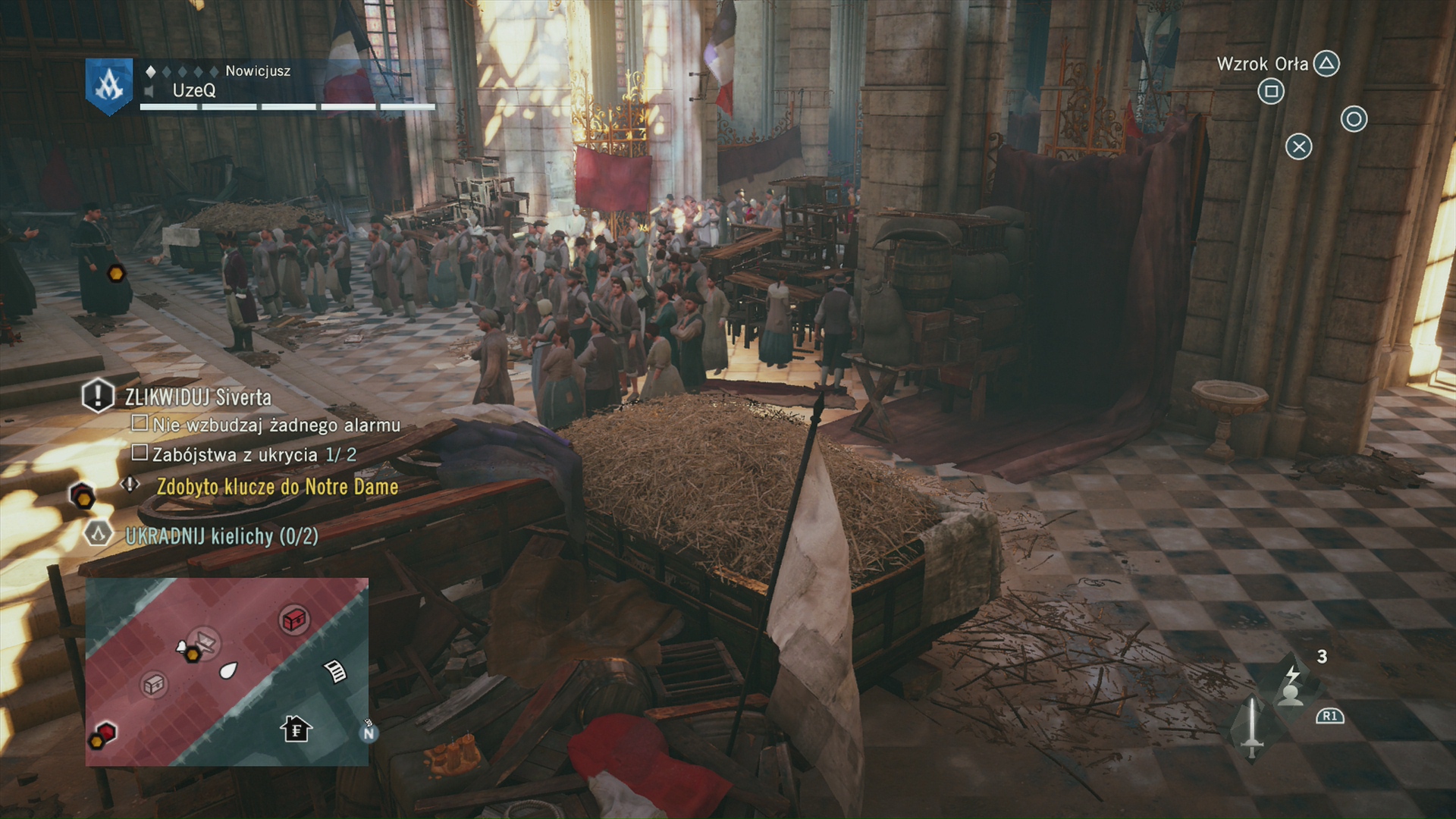Click the north compass indicator on minimap
The height and width of the screenshot is (819, 1456).
pyautogui.click(x=369, y=733)
